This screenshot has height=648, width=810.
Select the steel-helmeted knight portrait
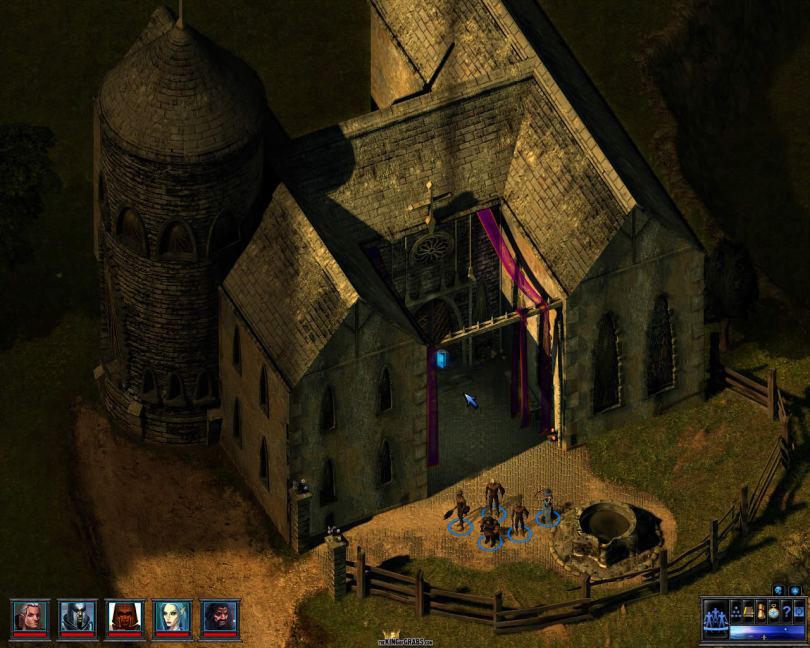pyautogui.click(x=77, y=617)
